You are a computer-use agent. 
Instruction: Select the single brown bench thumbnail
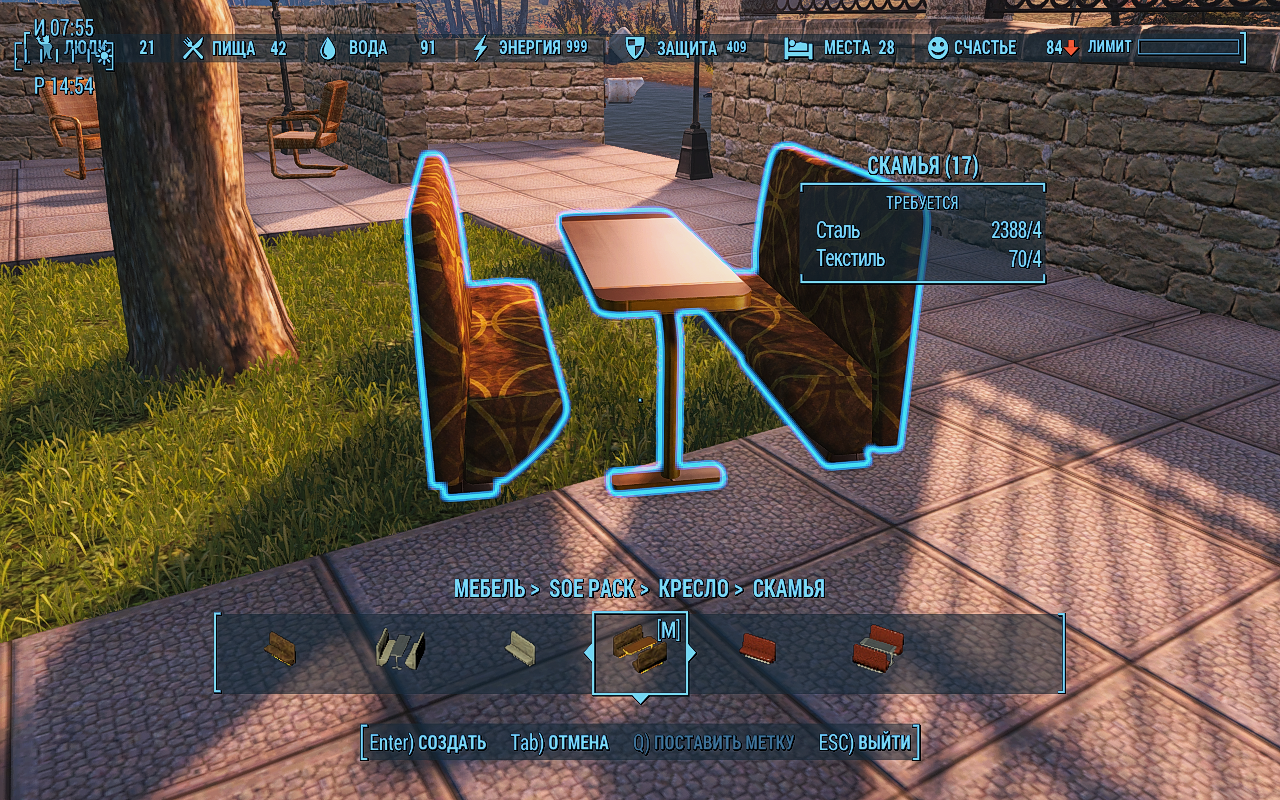(281, 648)
